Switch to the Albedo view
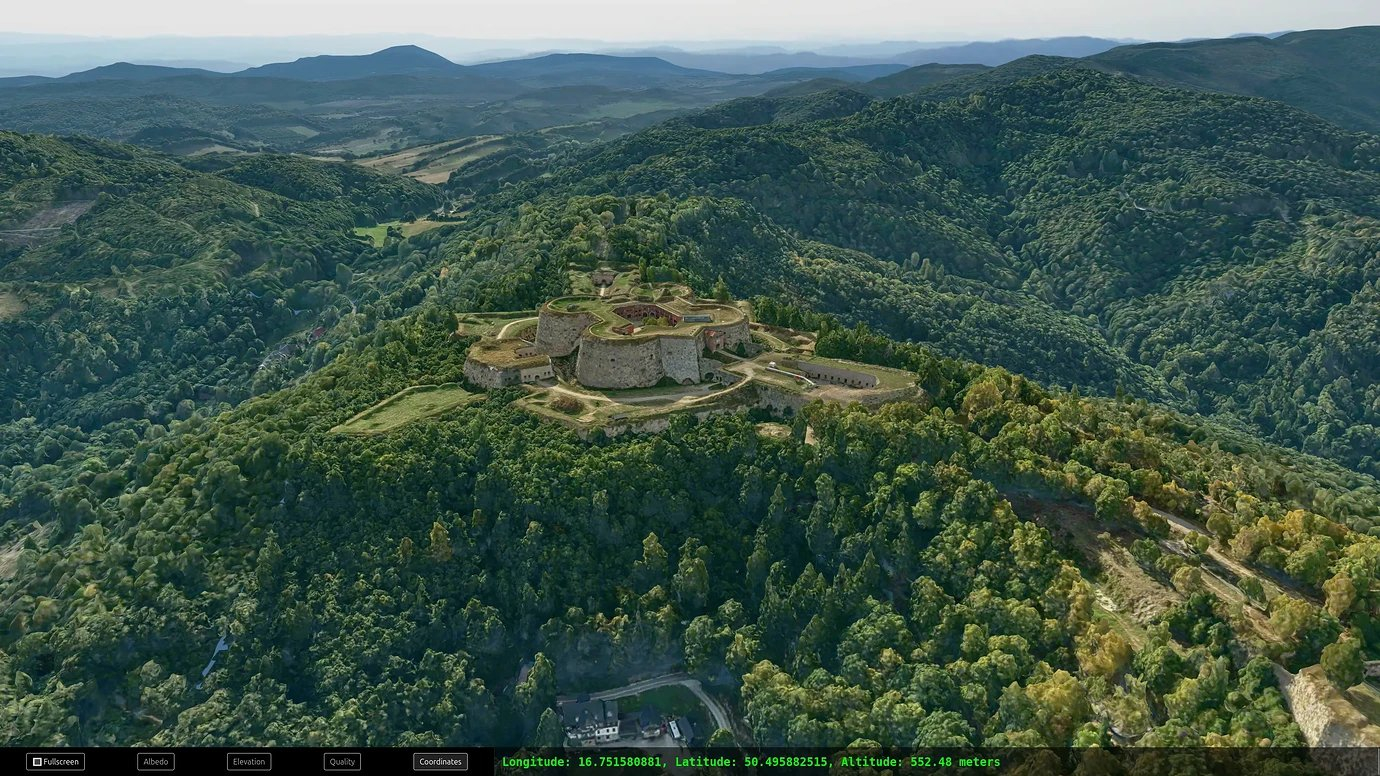This screenshot has width=1380, height=776. pos(156,762)
